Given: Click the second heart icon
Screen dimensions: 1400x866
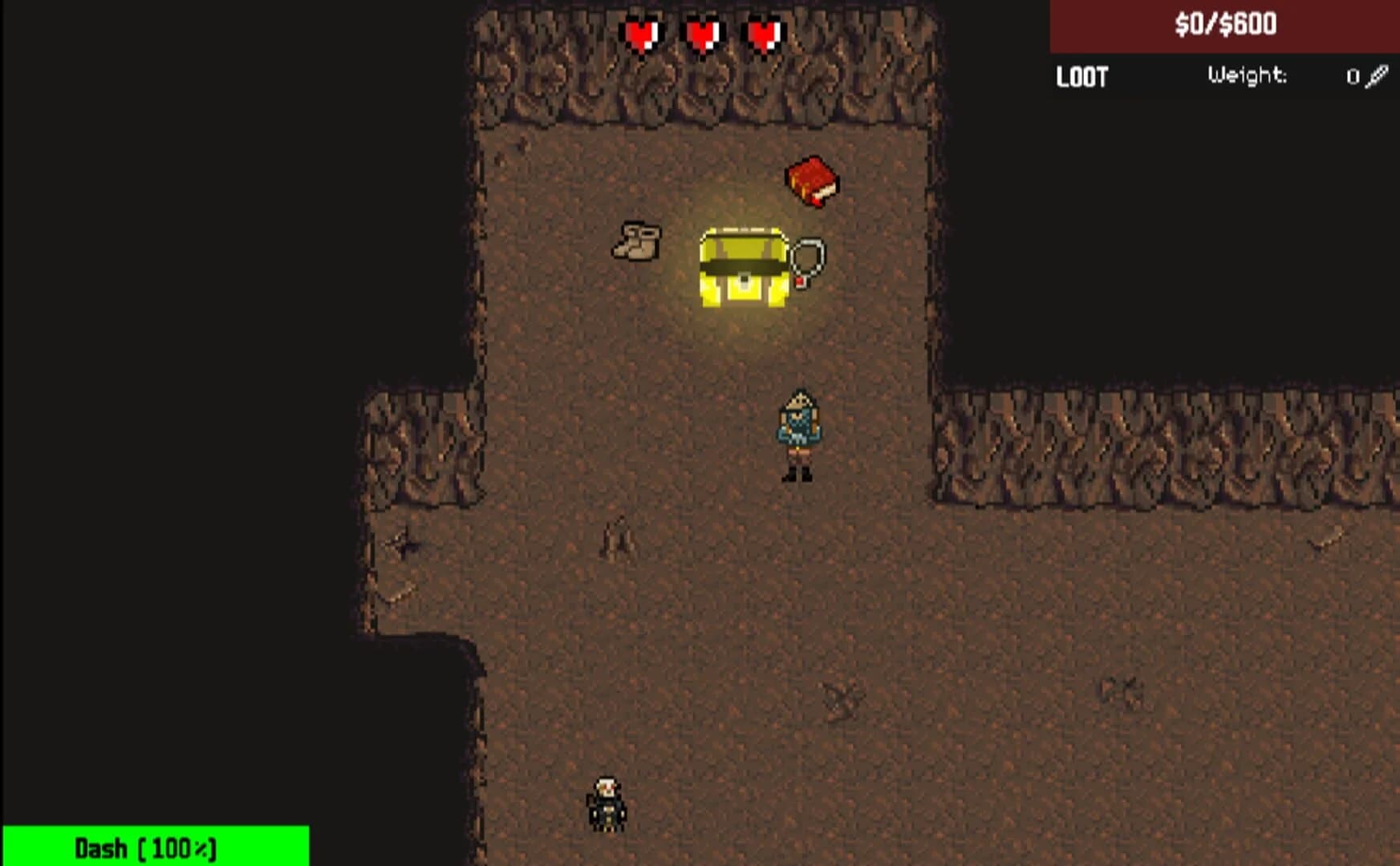Looking at the screenshot, I should coord(700,32).
